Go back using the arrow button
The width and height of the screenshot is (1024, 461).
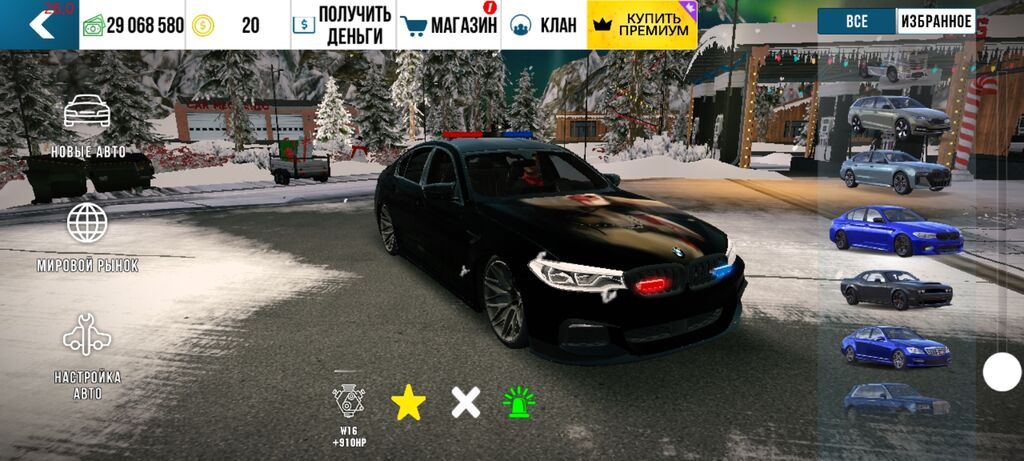click(x=40, y=25)
